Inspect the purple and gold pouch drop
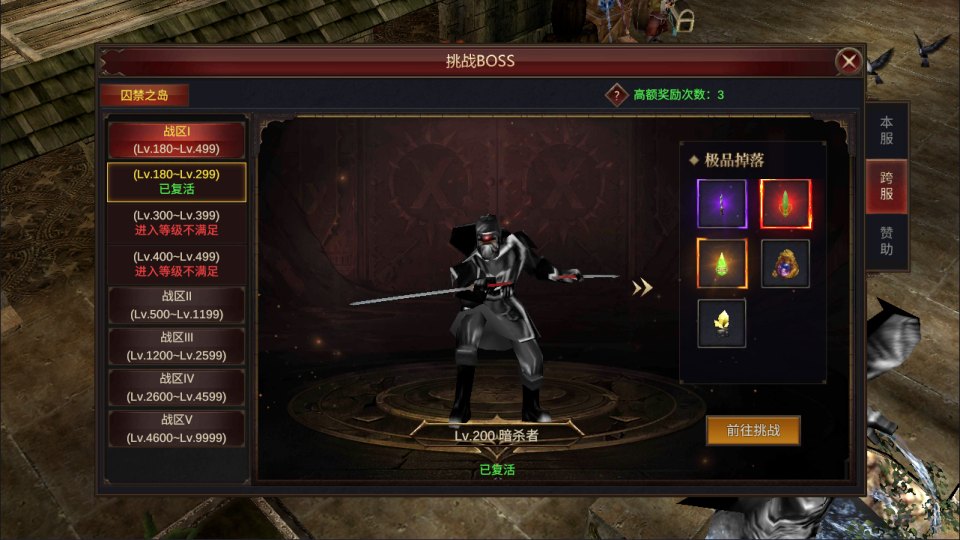960x540 pixels. point(785,264)
